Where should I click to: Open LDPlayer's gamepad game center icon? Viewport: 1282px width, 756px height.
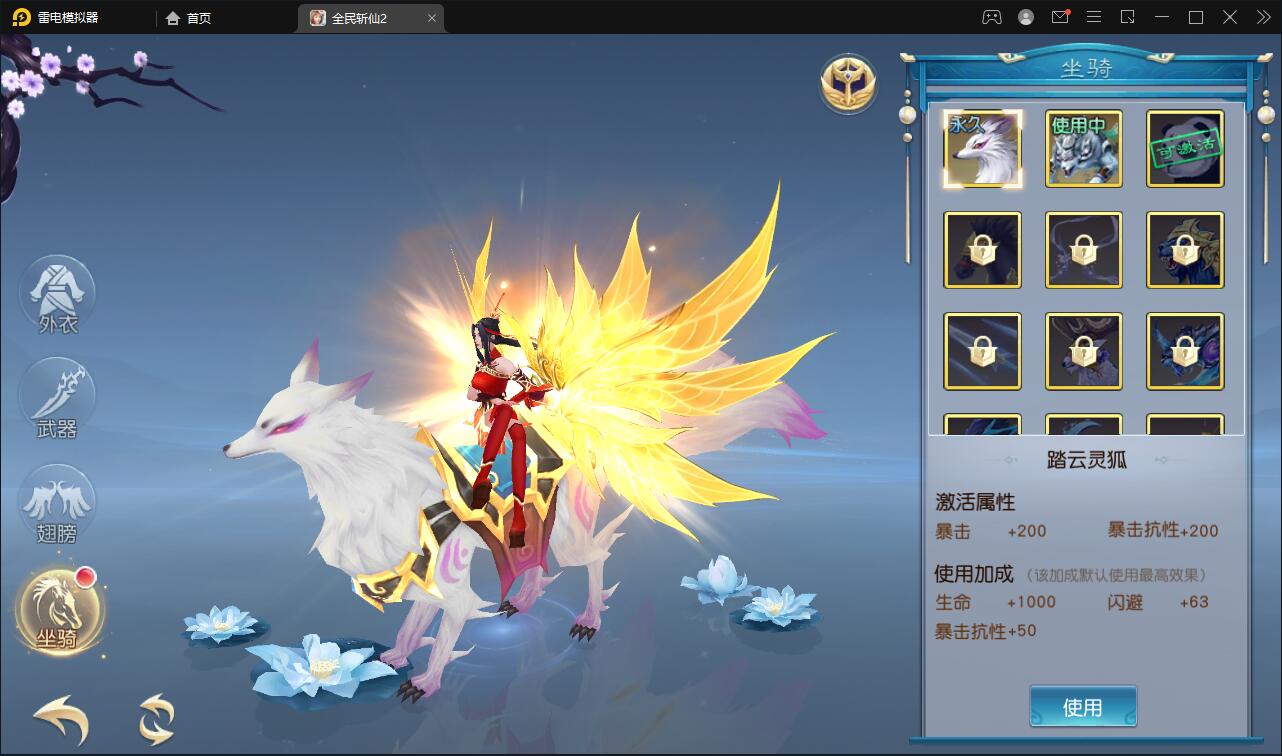click(x=991, y=17)
